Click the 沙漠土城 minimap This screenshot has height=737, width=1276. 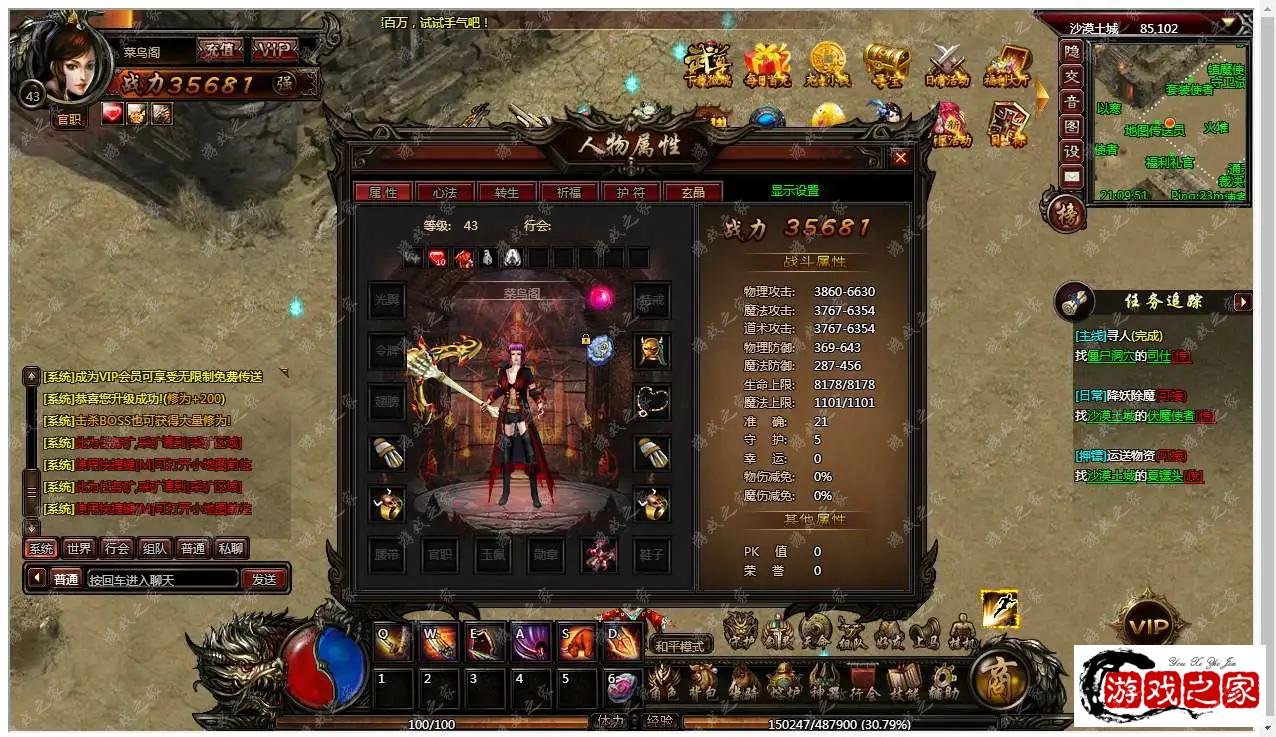tap(1169, 122)
